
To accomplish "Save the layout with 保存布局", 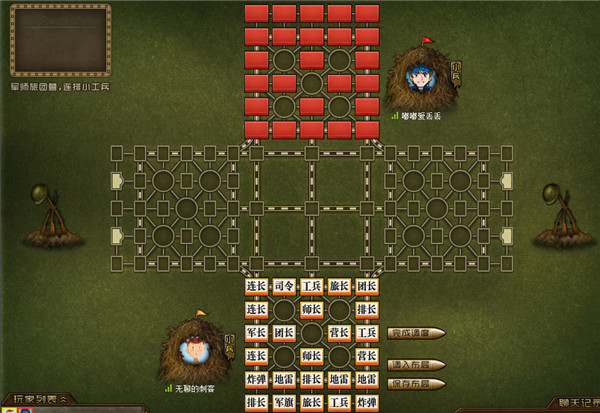I will tap(414, 384).
